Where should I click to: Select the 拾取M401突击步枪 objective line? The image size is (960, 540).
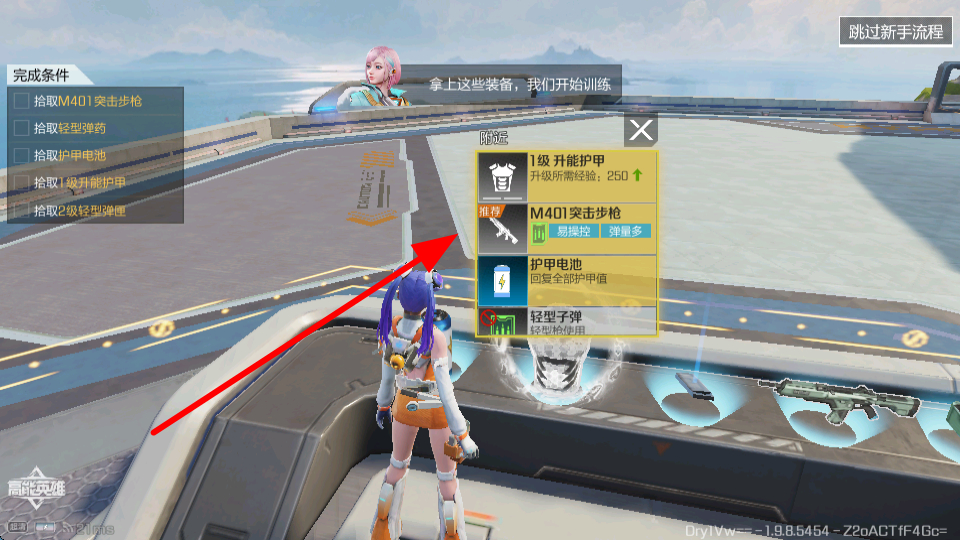pos(92,101)
